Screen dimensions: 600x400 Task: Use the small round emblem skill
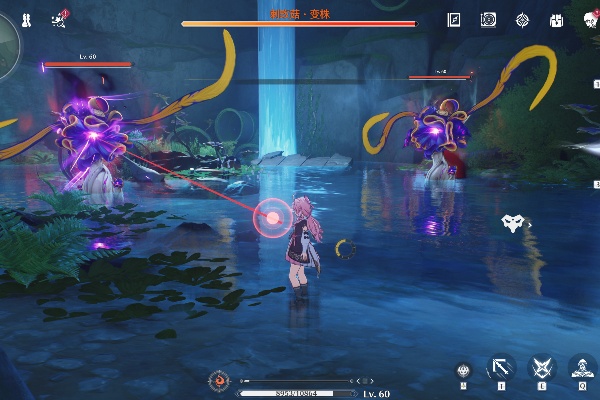[x=462, y=370]
